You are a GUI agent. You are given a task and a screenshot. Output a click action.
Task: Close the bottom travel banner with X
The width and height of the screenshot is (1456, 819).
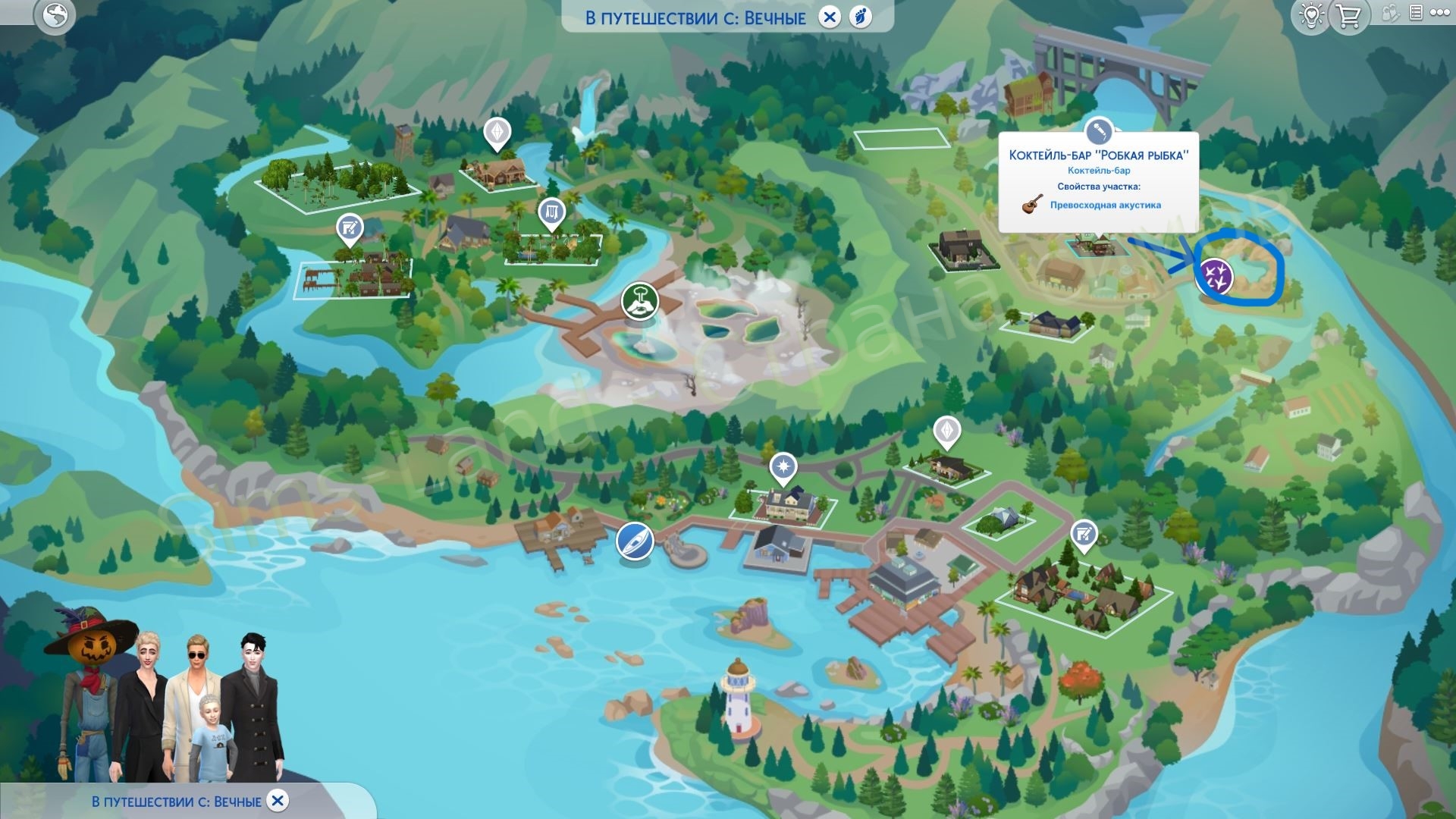click(x=278, y=801)
